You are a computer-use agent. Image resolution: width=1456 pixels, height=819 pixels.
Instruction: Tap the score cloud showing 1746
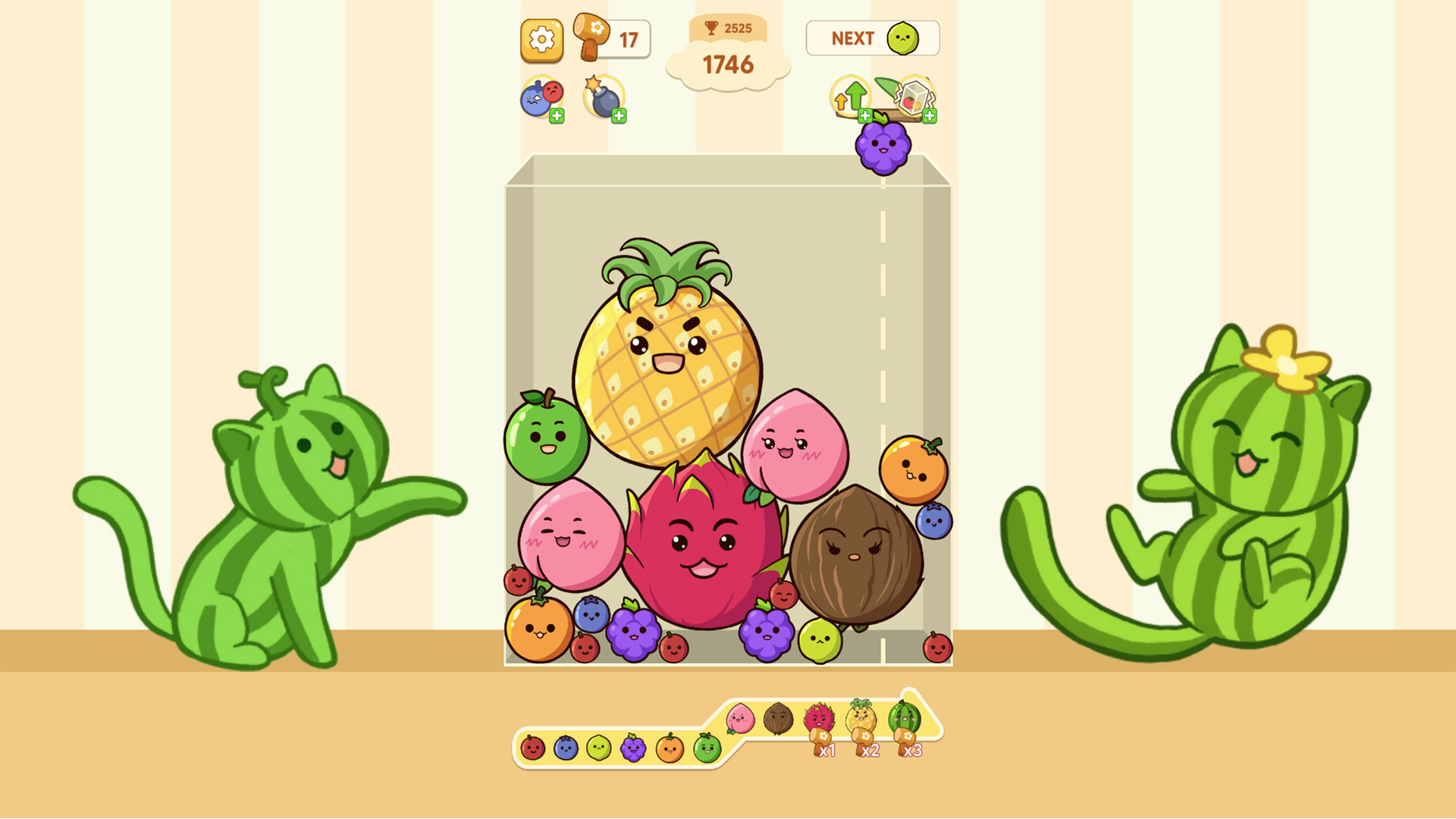[729, 65]
